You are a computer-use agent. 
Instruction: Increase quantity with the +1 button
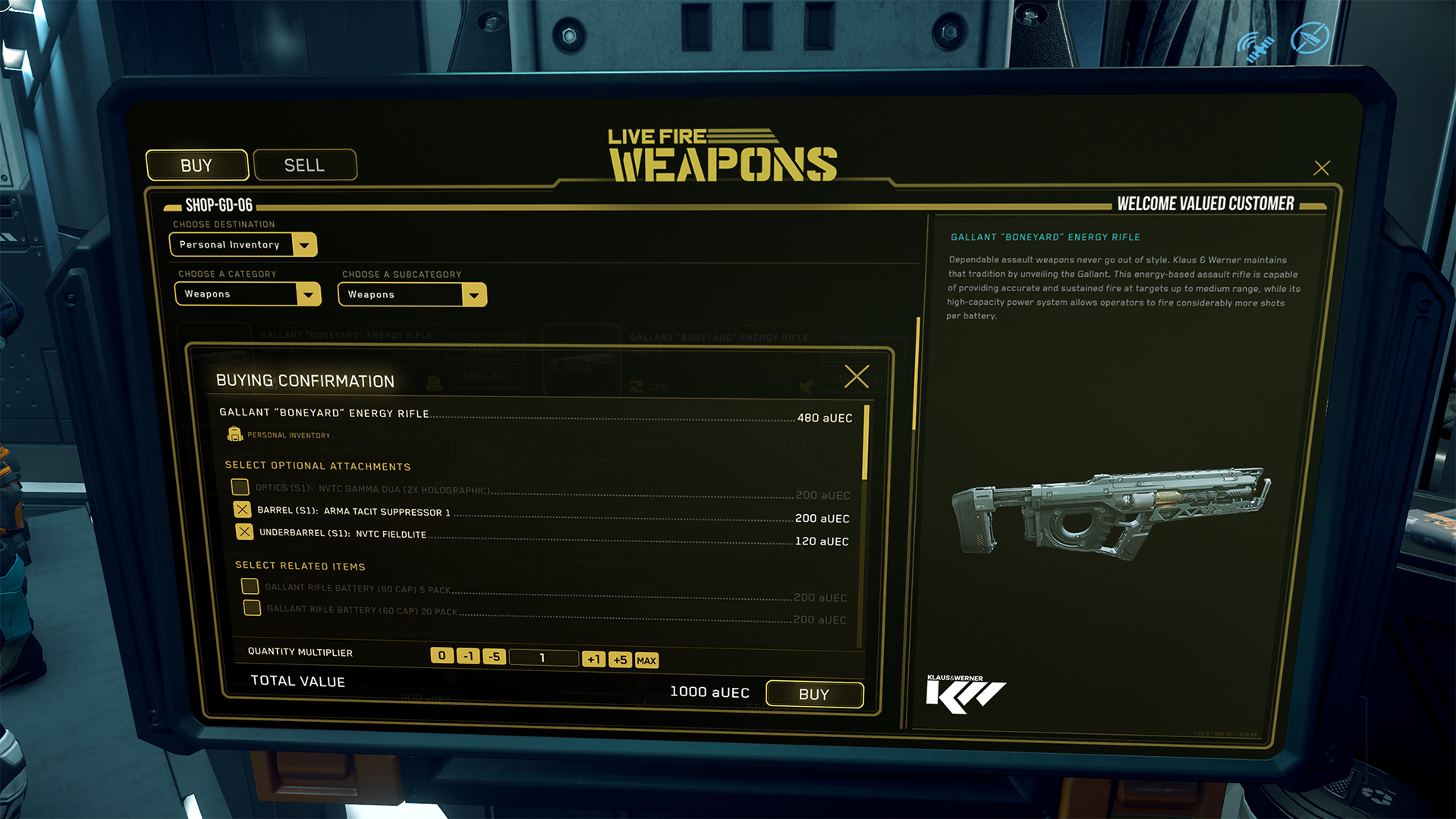coord(593,659)
